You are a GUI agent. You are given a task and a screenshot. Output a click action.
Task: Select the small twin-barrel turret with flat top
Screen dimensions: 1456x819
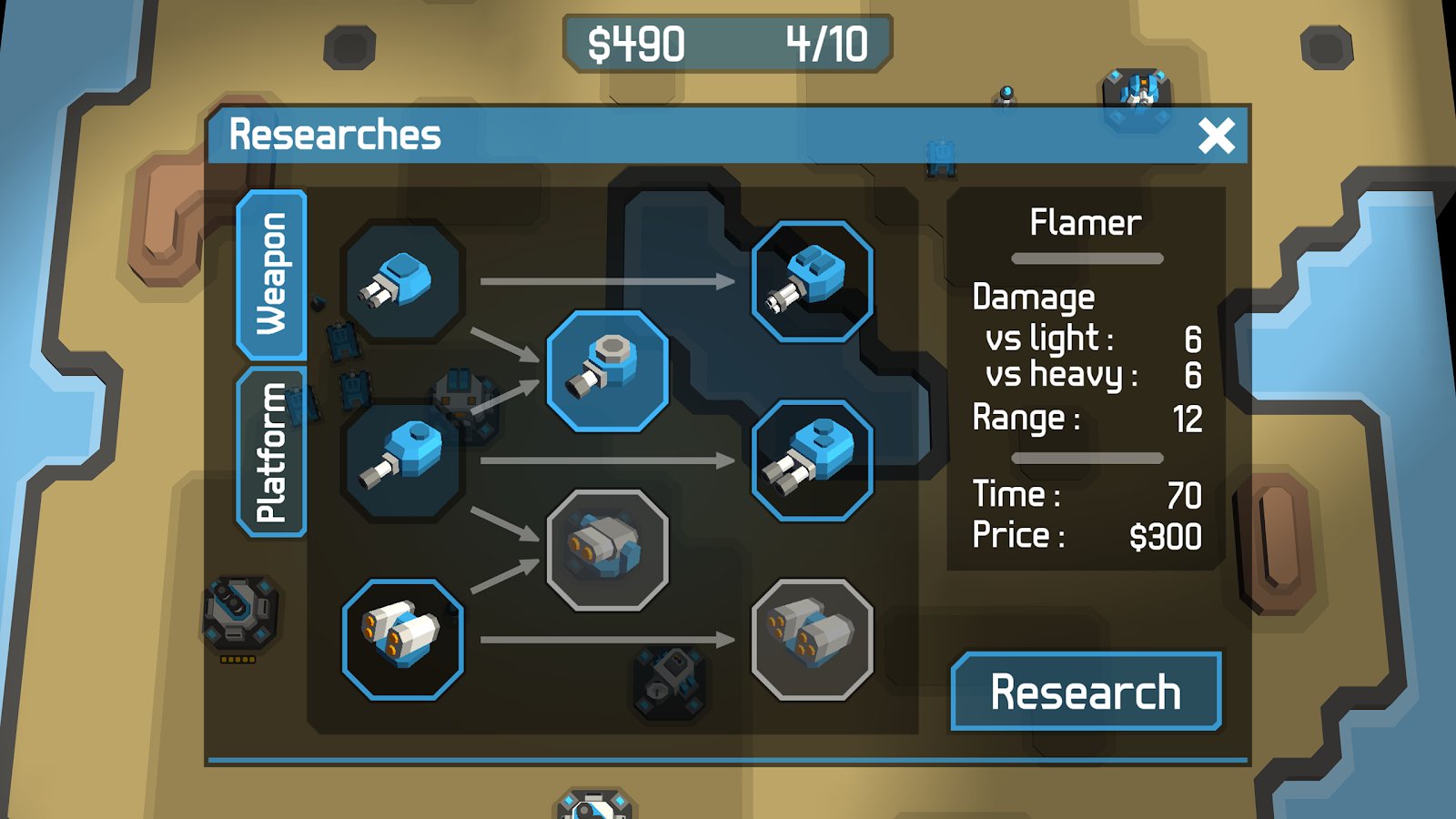(402, 282)
